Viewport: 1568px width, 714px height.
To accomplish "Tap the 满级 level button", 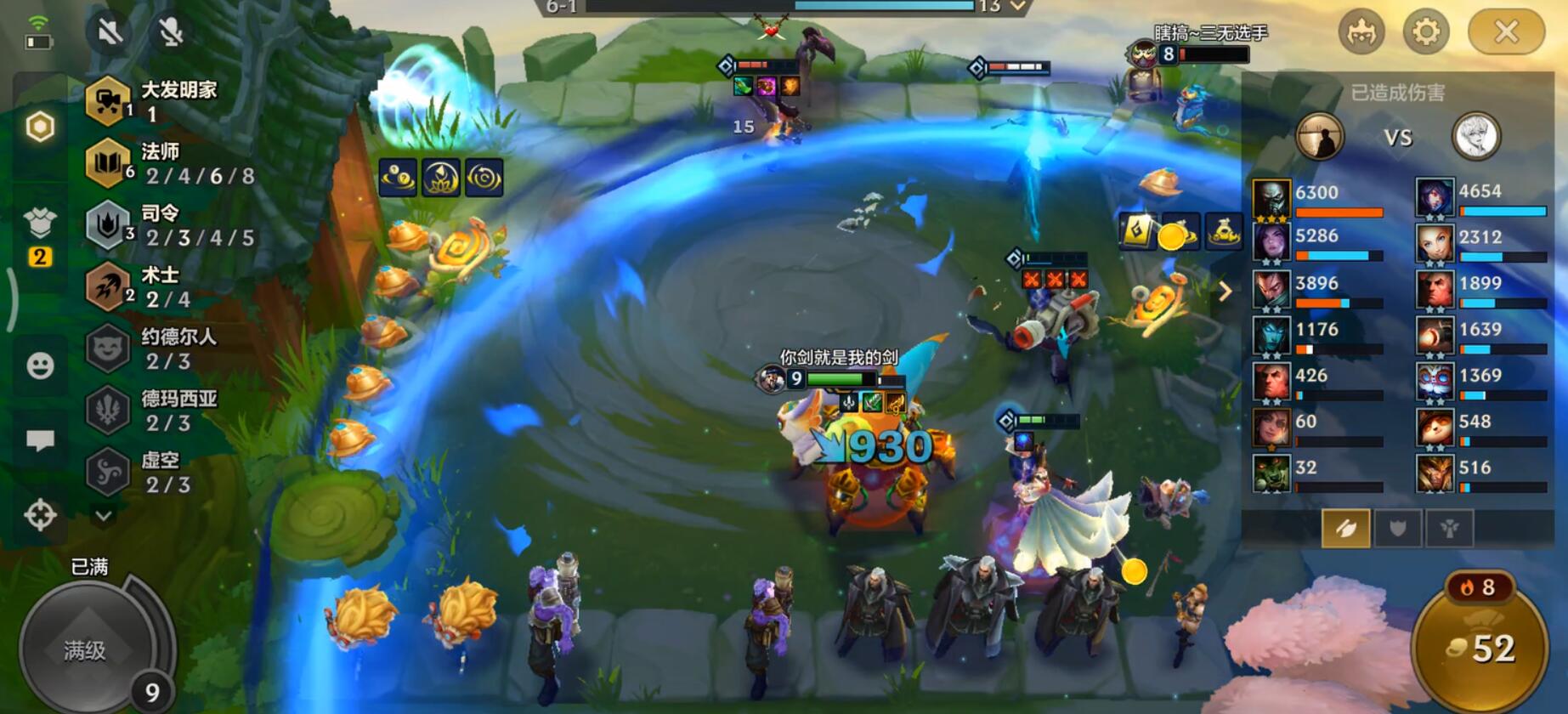I will (85, 650).
